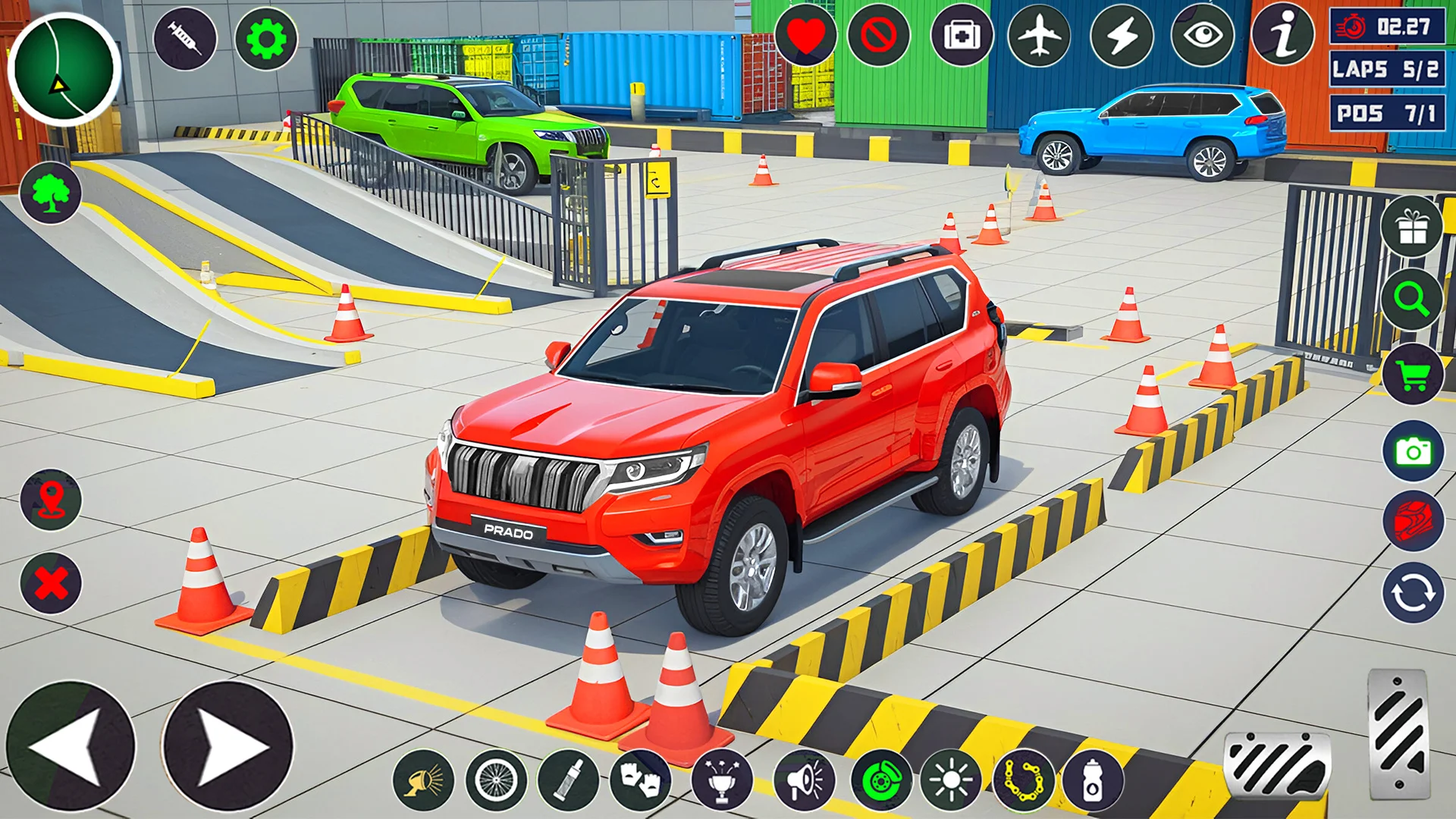The height and width of the screenshot is (819, 1456).
Task: Tap the syringe icon
Action: coord(185,38)
